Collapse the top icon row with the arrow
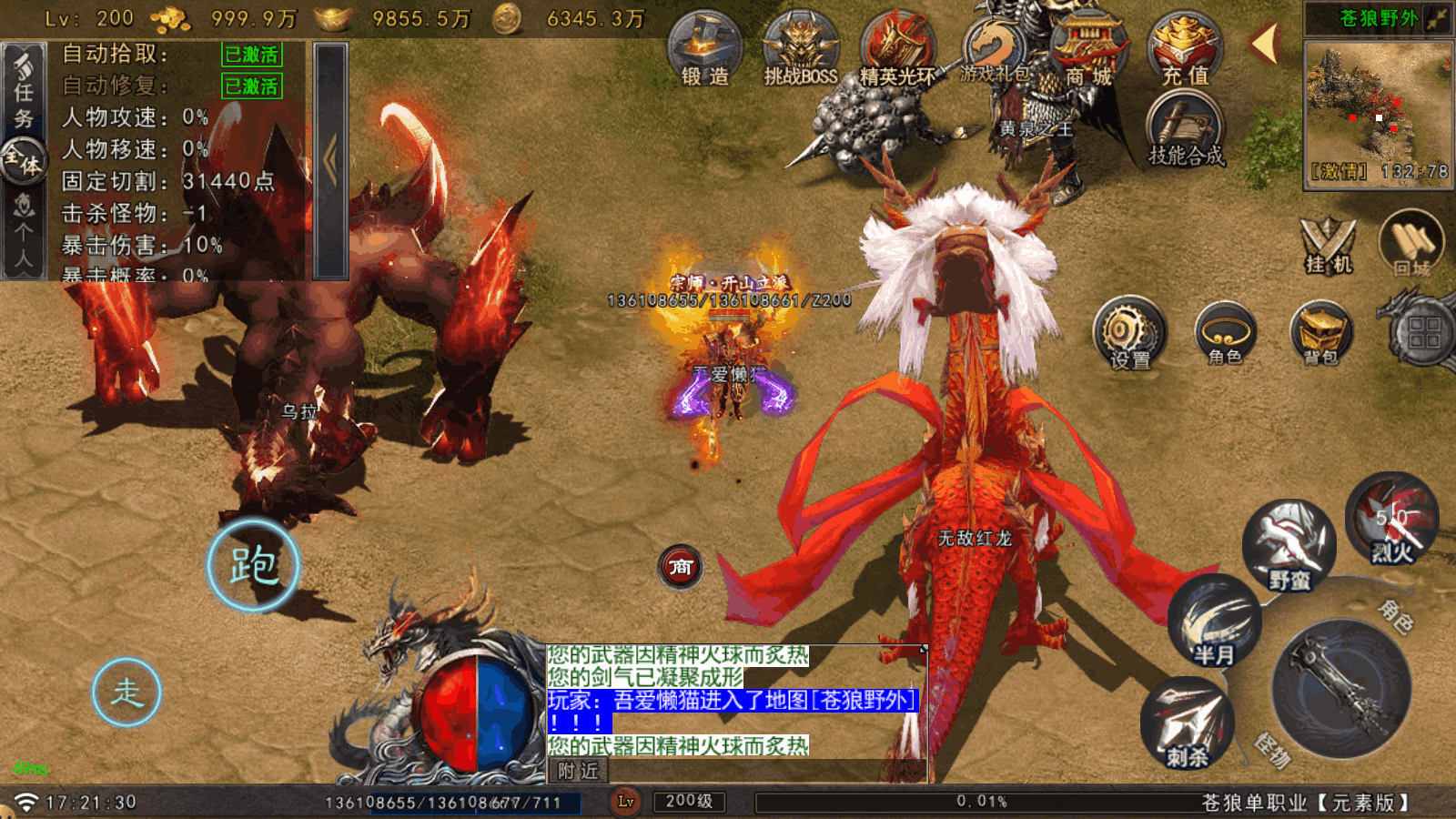This screenshot has height=819, width=1456. (1265, 43)
